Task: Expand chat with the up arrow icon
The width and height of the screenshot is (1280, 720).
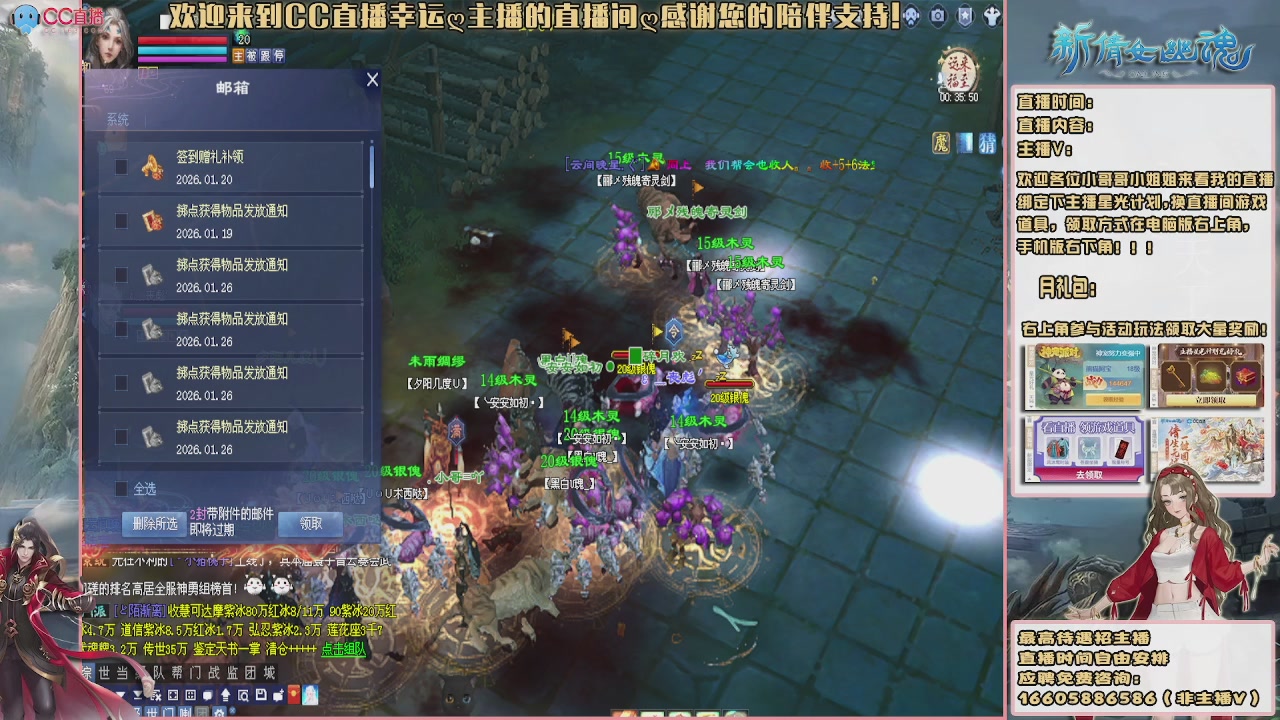Action: [x=225, y=695]
